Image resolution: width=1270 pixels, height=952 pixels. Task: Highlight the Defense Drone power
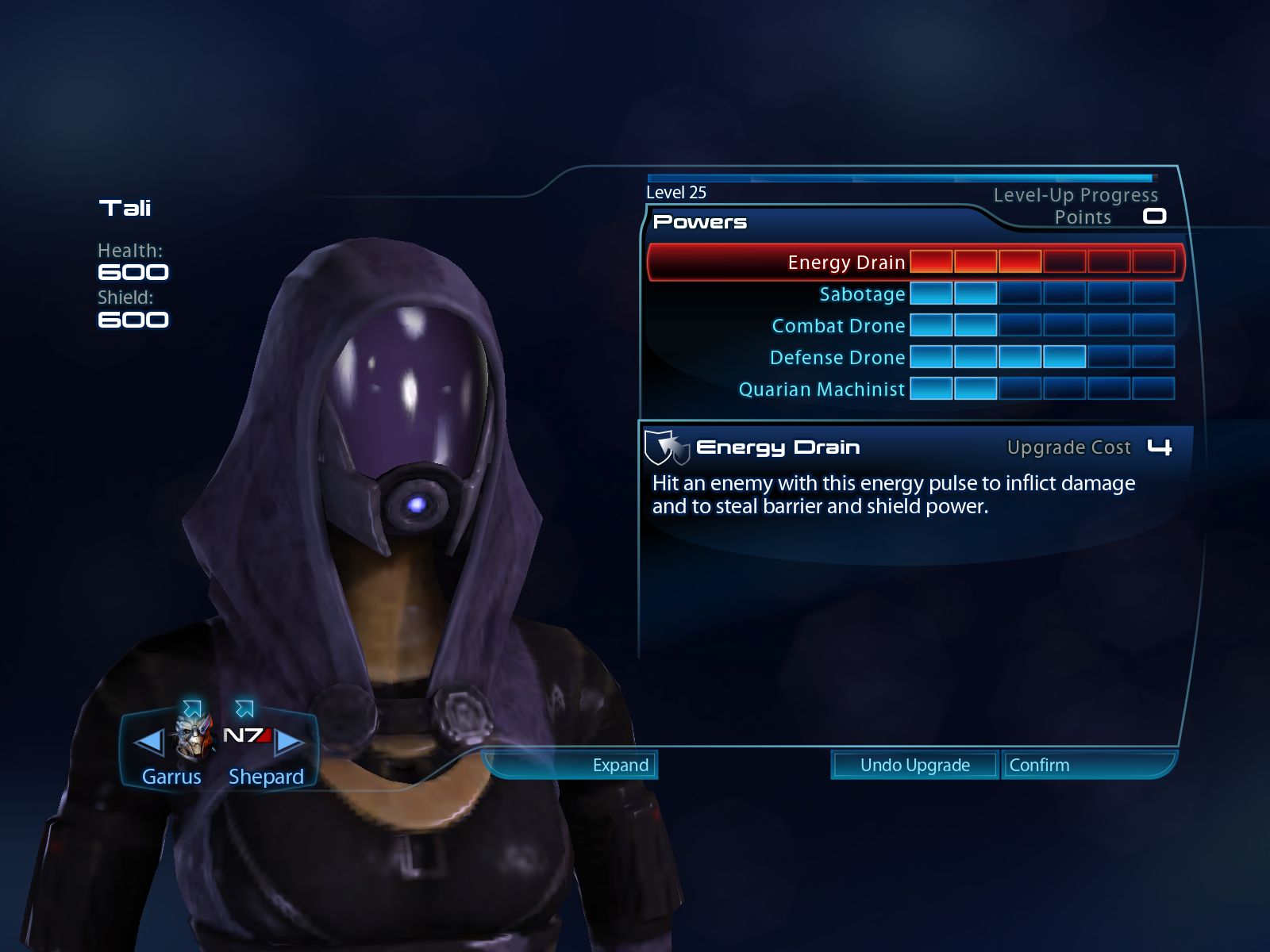coord(837,358)
